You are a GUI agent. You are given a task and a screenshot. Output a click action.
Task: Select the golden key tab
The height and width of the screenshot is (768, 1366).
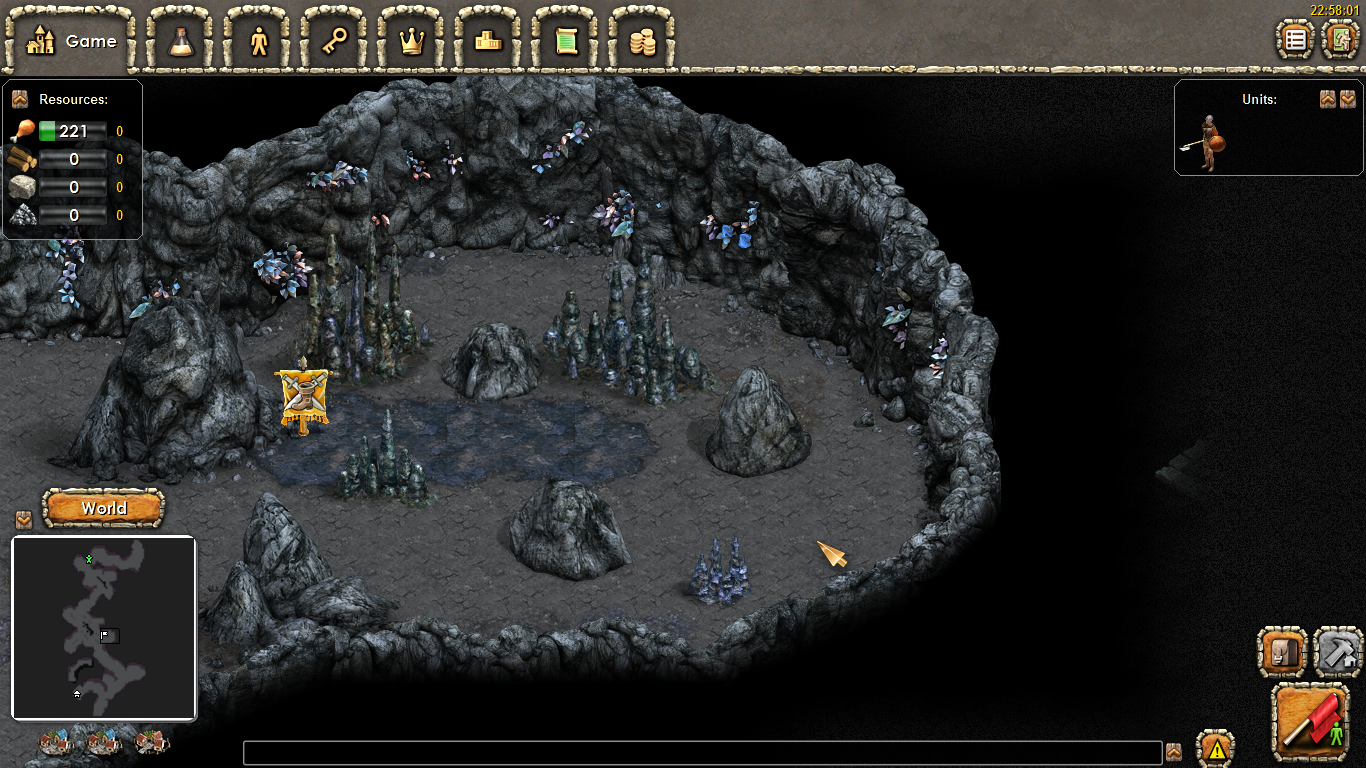coord(335,41)
